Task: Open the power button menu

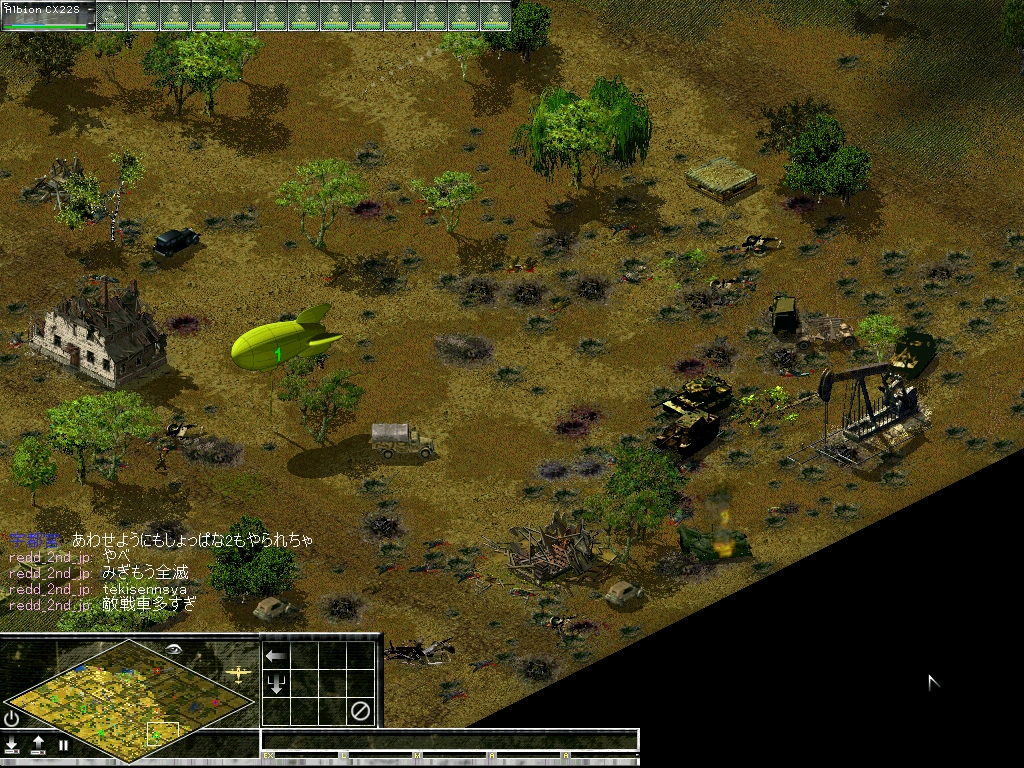Action: point(12,718)
